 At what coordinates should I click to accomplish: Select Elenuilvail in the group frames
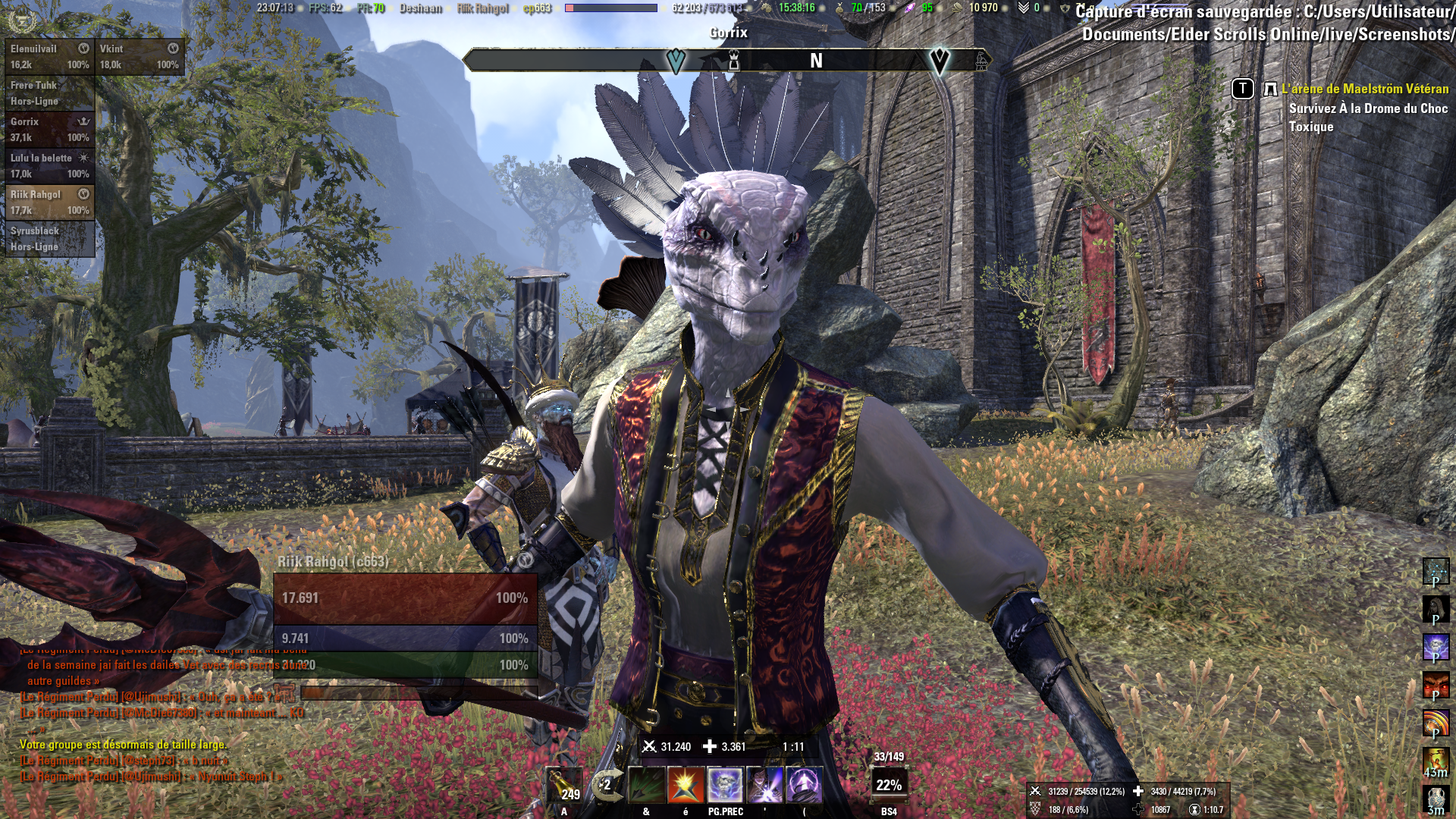pos(50,56)
